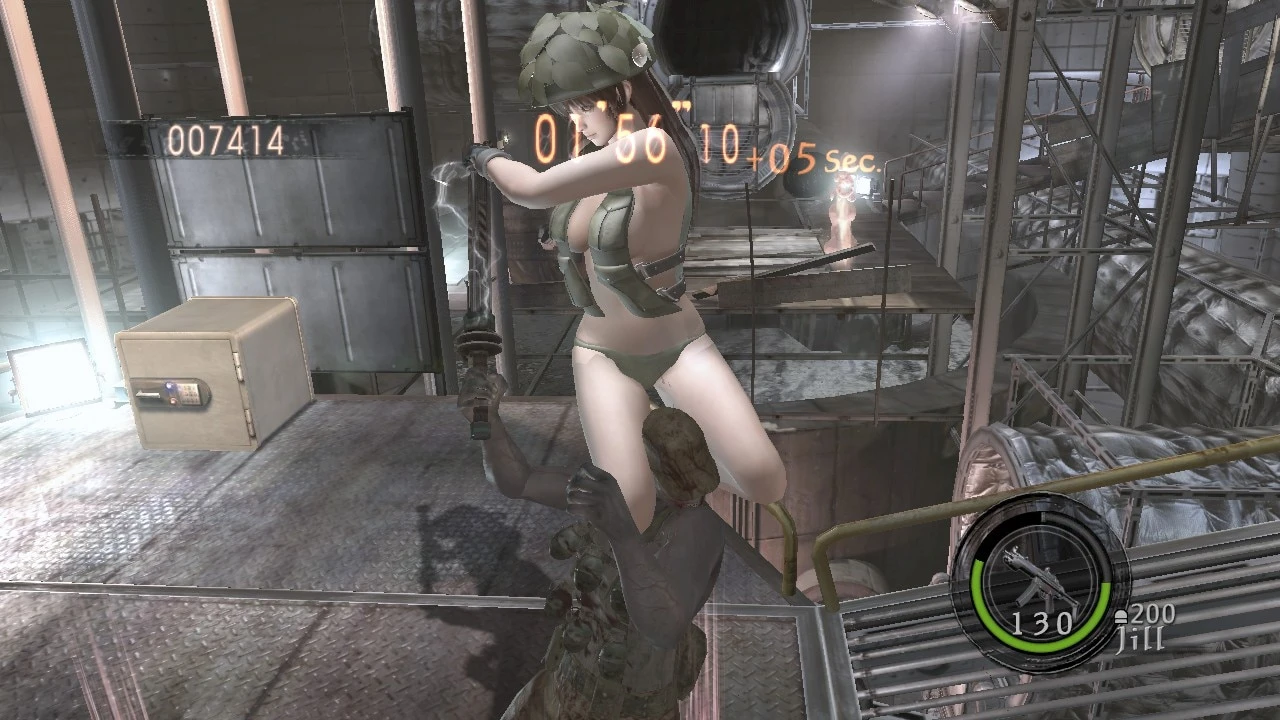Click the bullet icon beside the 200 reserve
The width and height of the screenshot is (1280, 720).
[1122, 615]
